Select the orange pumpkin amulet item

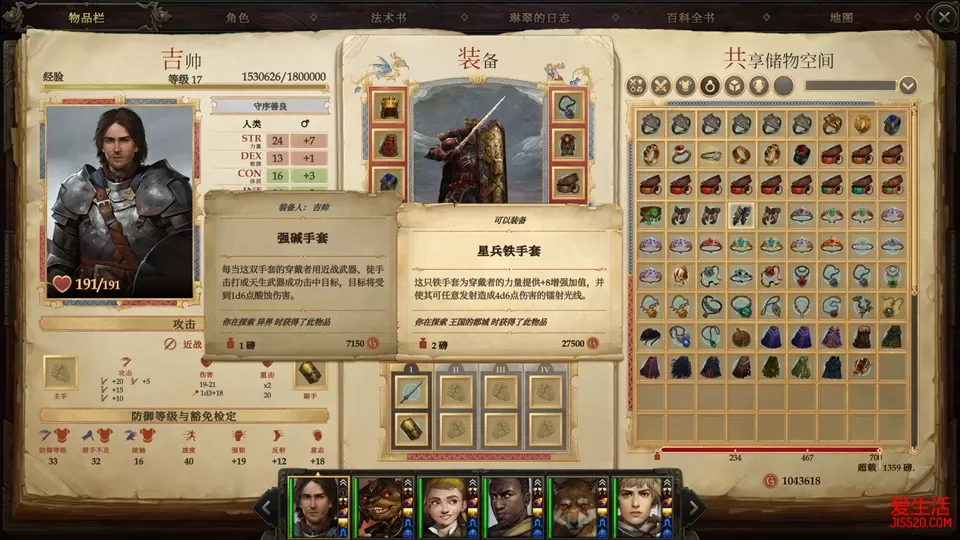(x=741, y=337)
